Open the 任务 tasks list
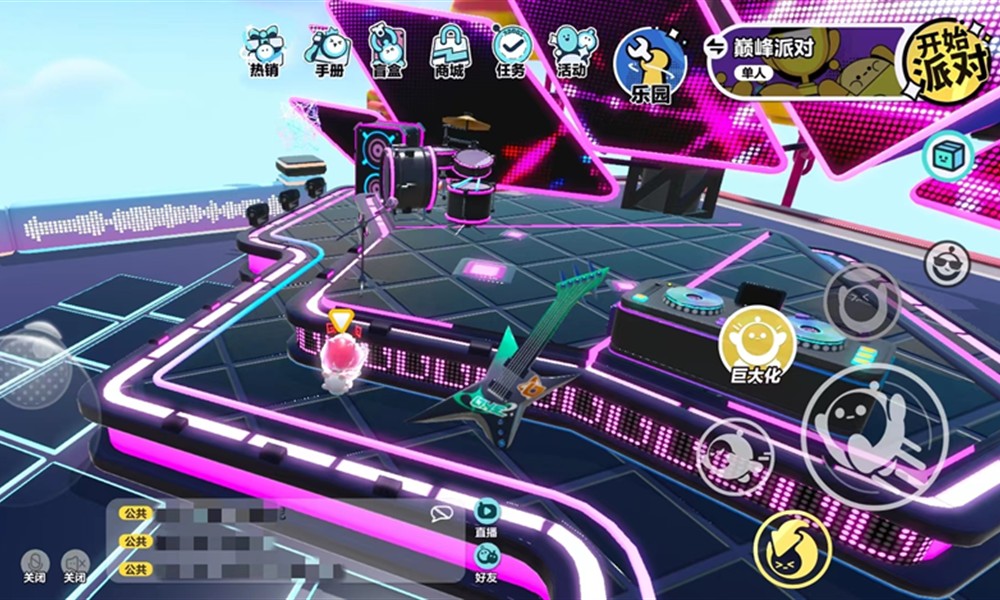 (510, 52)
